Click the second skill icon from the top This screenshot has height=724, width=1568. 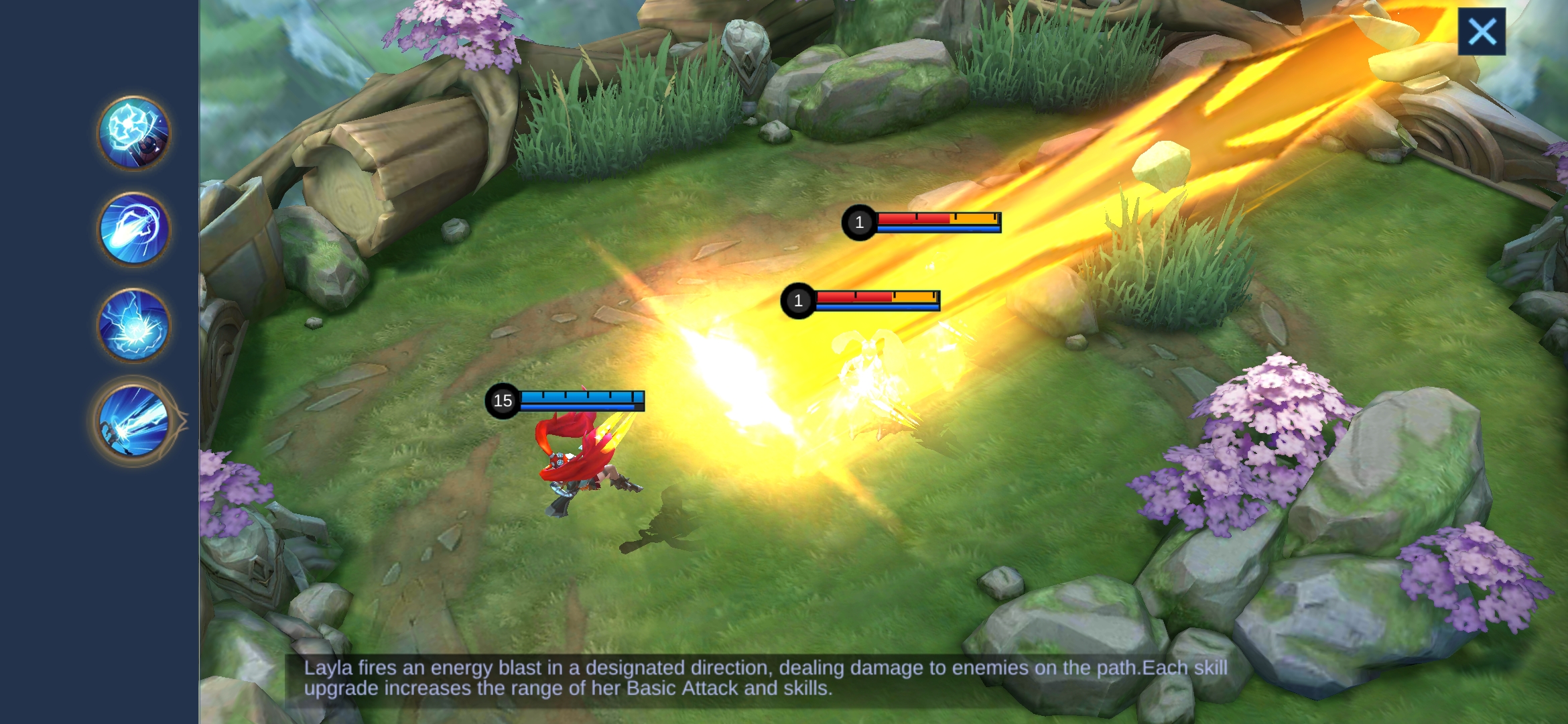click(133, 229)
